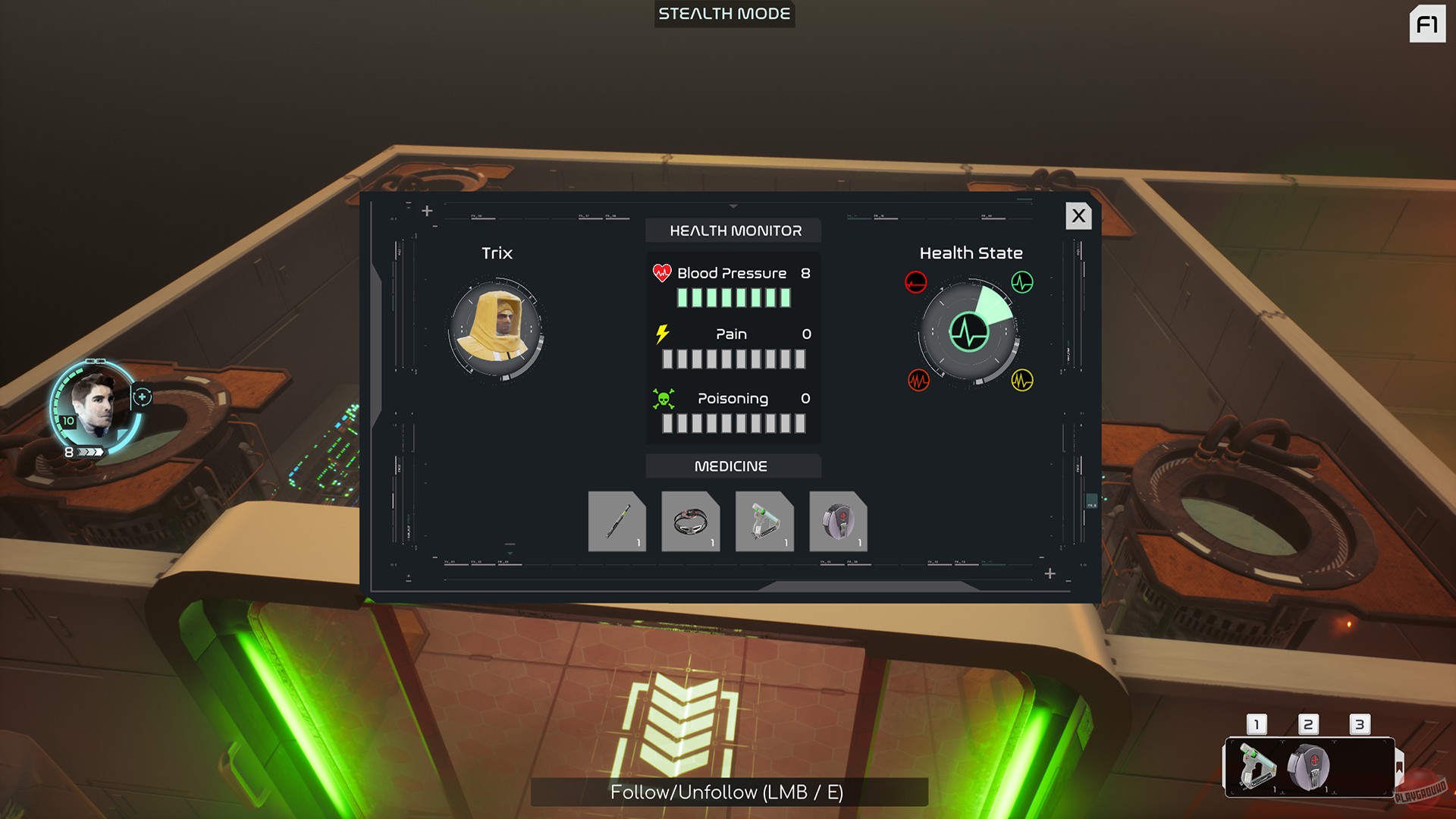Open the Medicine section header

pos(733,466)
